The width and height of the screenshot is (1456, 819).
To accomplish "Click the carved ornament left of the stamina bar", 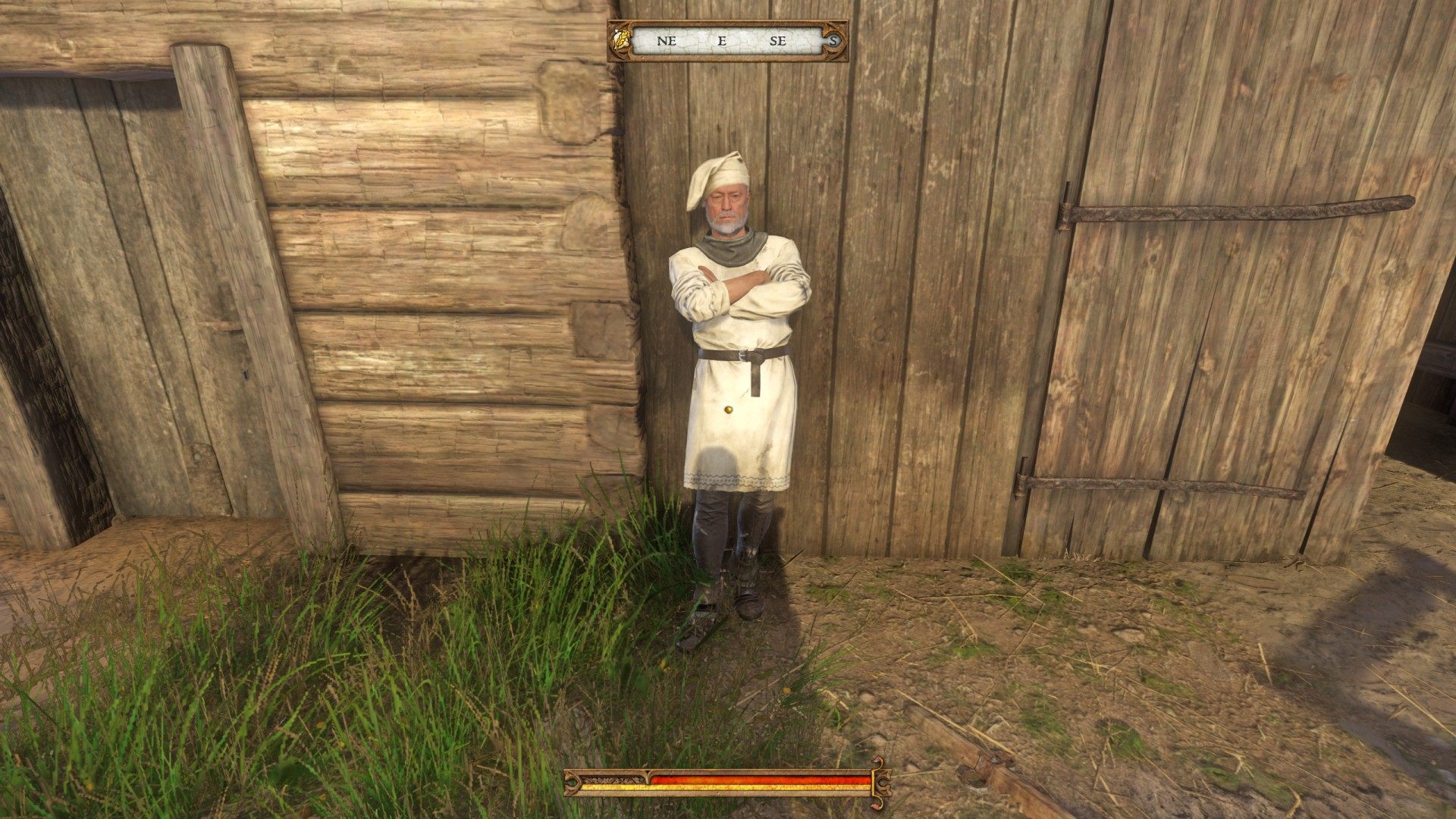I will [x=570, y=783].
